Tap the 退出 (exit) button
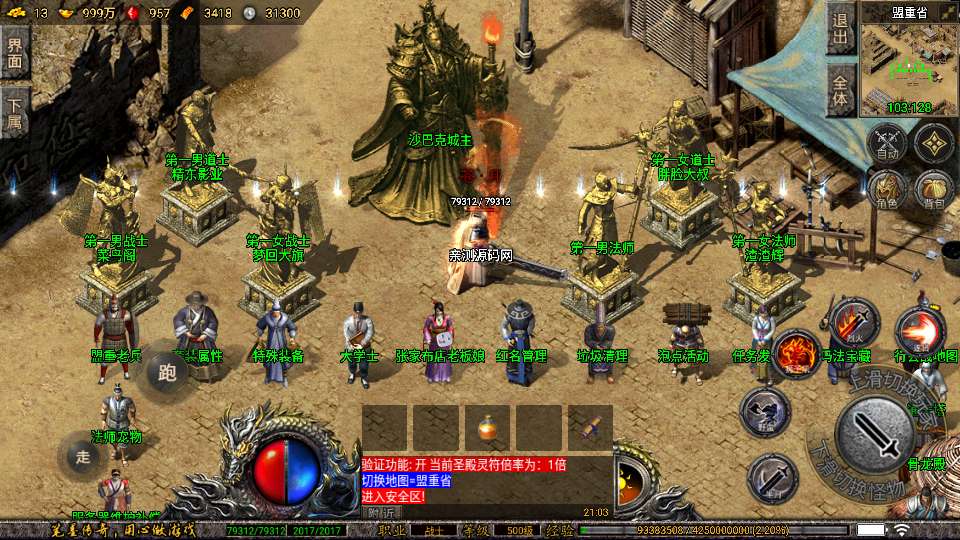Viewport: 960px width, 540px height. click(841, 29)
